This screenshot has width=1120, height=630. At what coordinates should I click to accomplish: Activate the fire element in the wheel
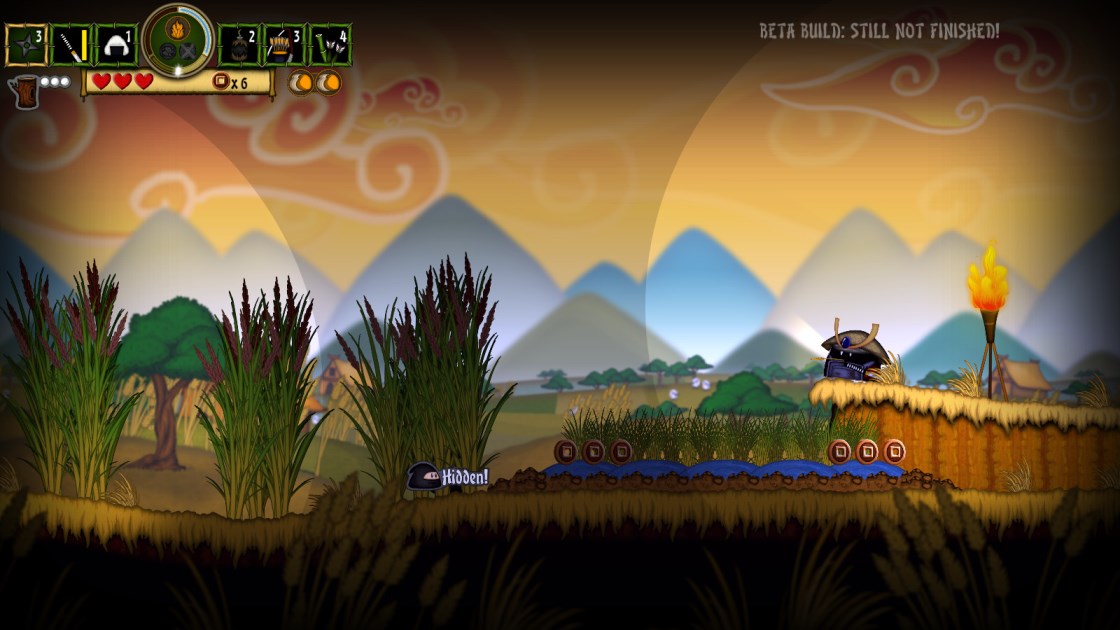pyautogui.click(x=178, y=29)
